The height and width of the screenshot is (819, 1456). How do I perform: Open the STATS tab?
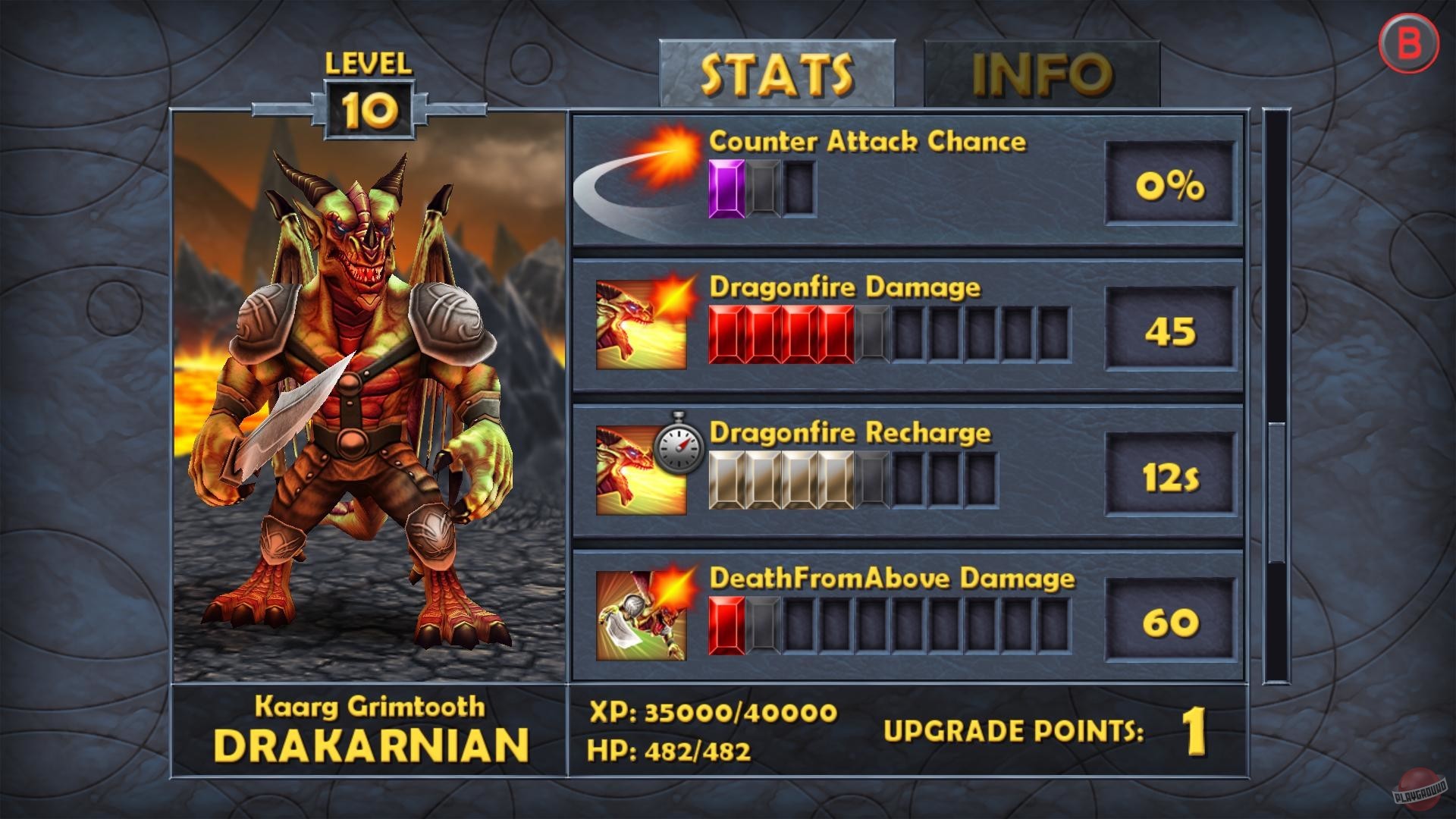point(775,74)
